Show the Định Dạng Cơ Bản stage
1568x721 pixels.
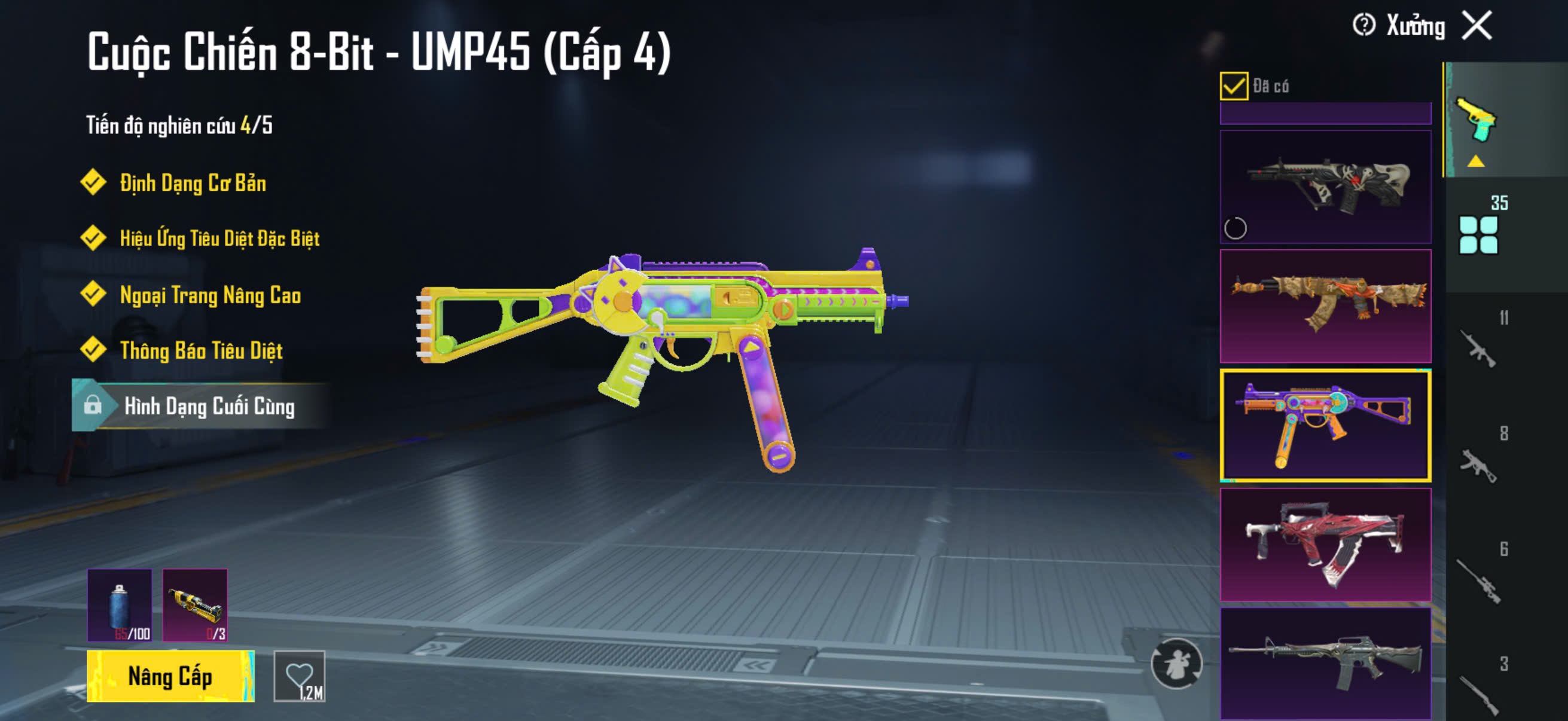[x=193, y=182]
